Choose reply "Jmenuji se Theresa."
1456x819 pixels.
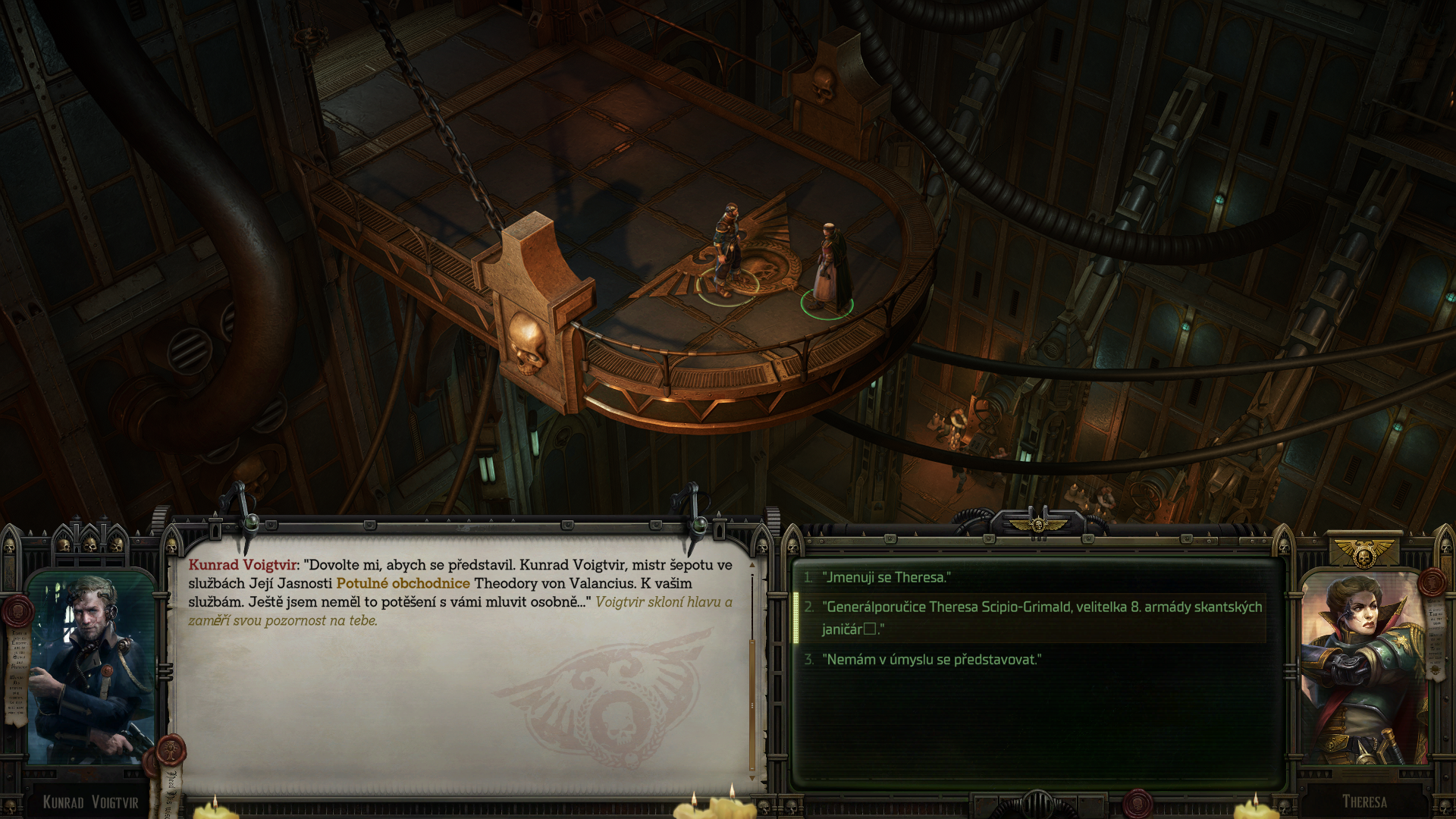(886, 577)
